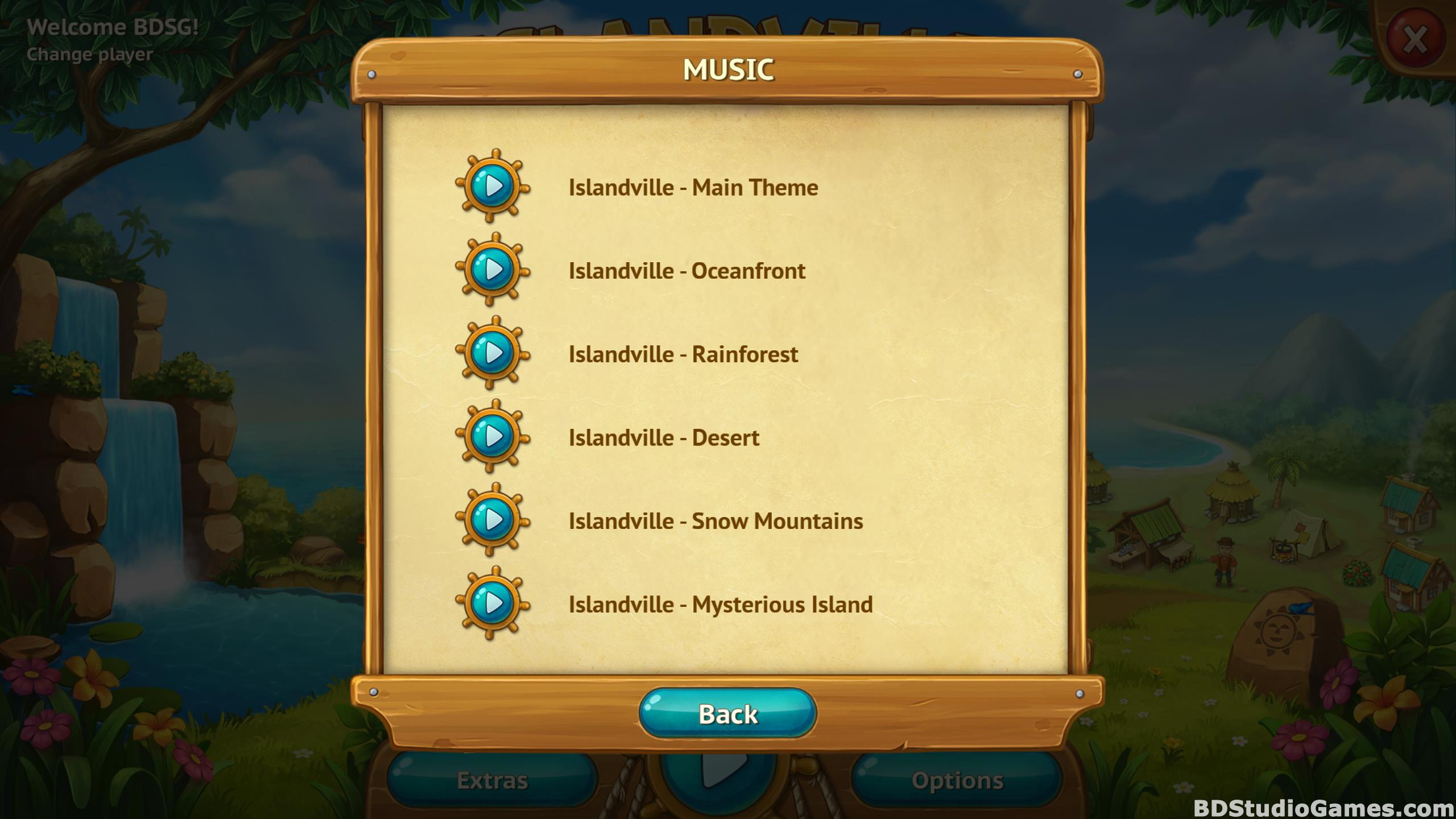Play the Islandville Main Theme track
This screenshot has width=1456, height=819.
pyautogui.click(x=493, y=186)
